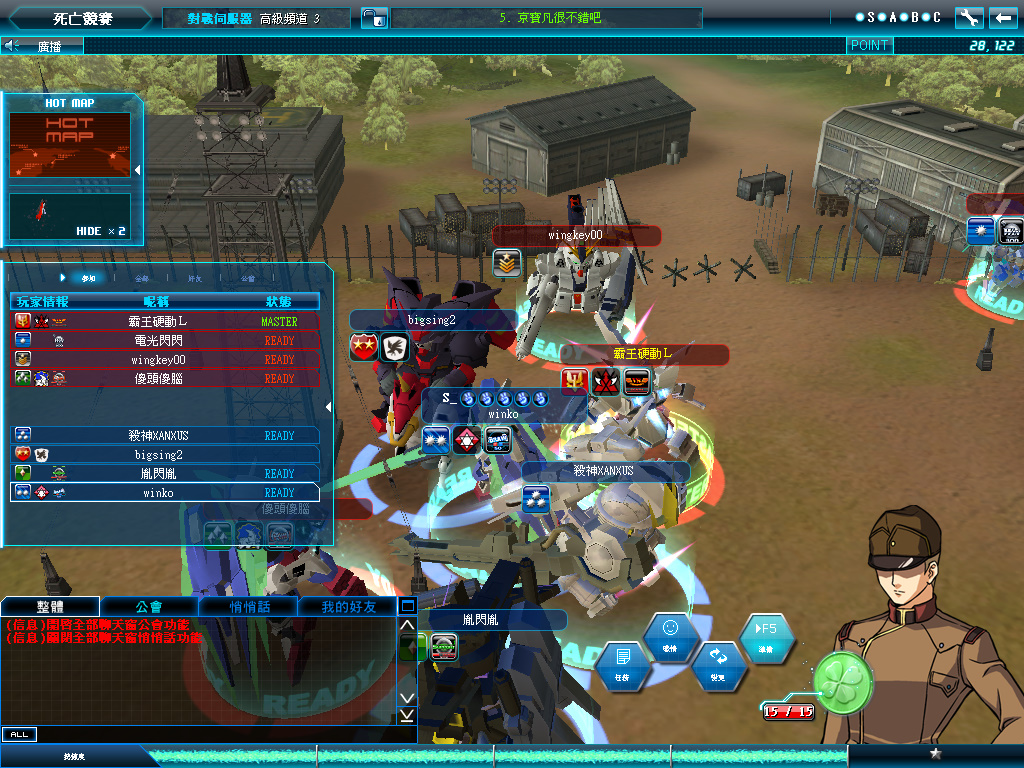Switch to the 全部 player list tab
1024x768 pixels.
click(142, 278)
